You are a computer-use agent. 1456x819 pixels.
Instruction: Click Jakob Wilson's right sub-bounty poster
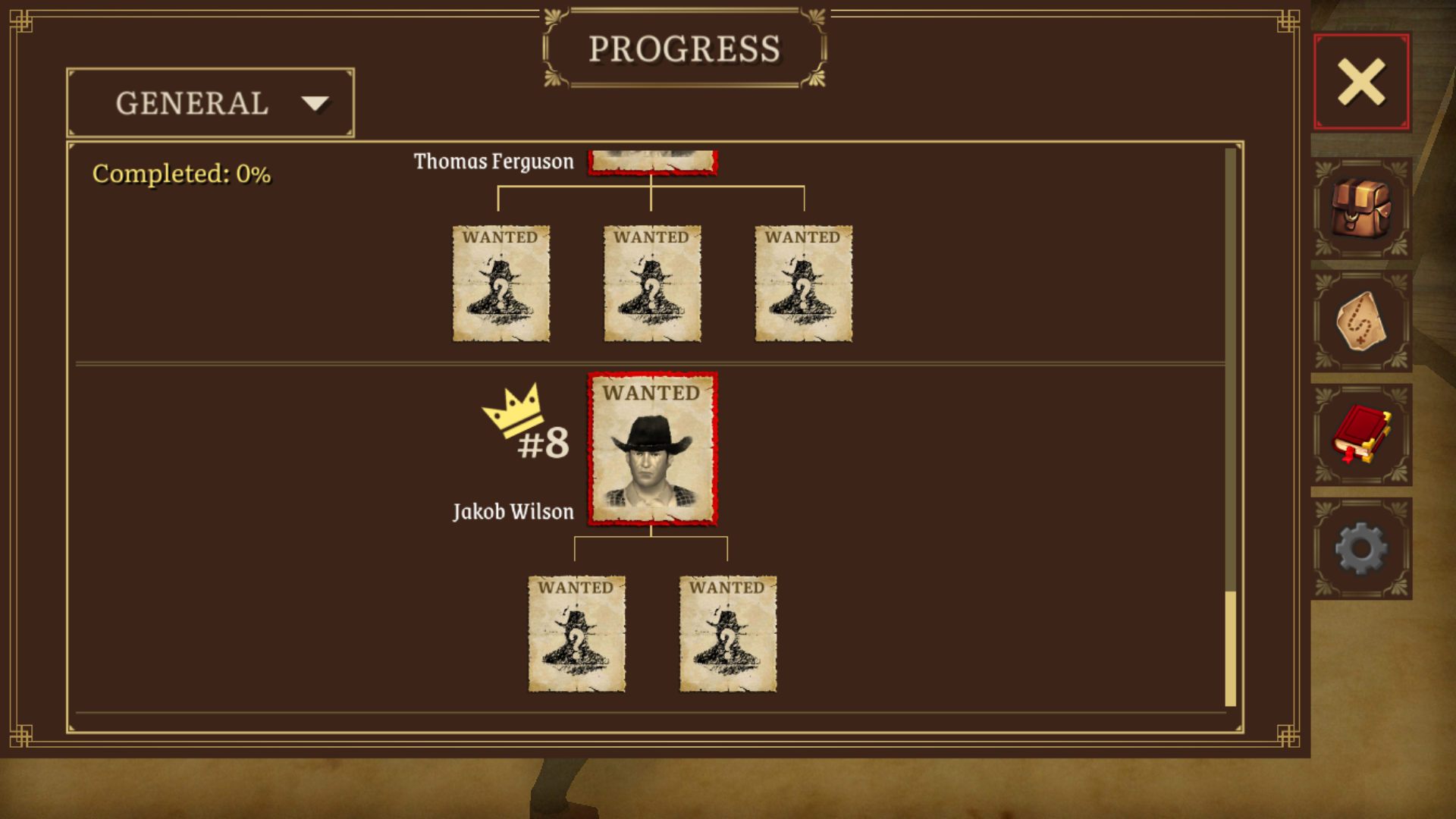tap(727, 633)
